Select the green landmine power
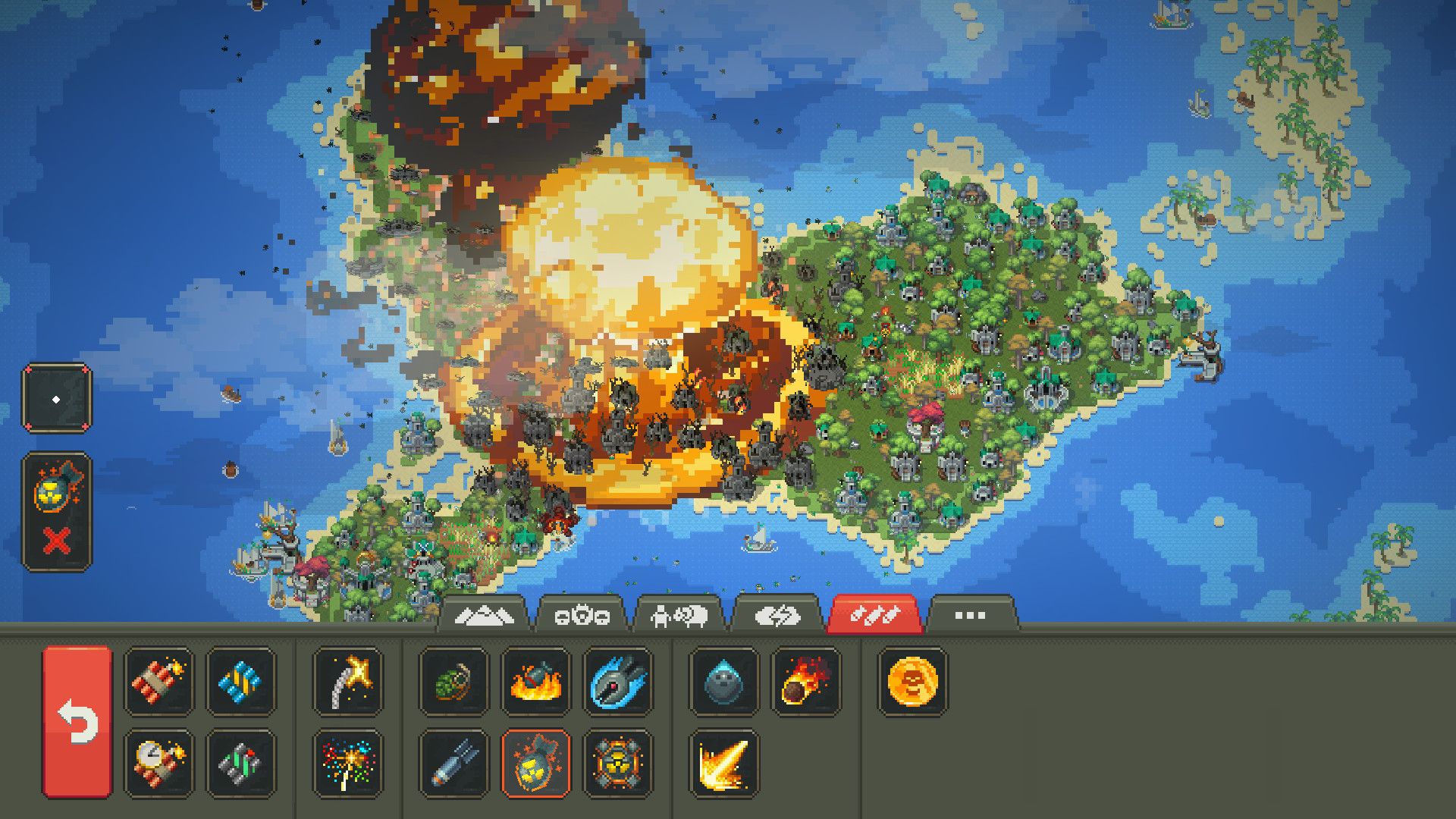This screenshot has height=819, width=1456. pos(240,763)
